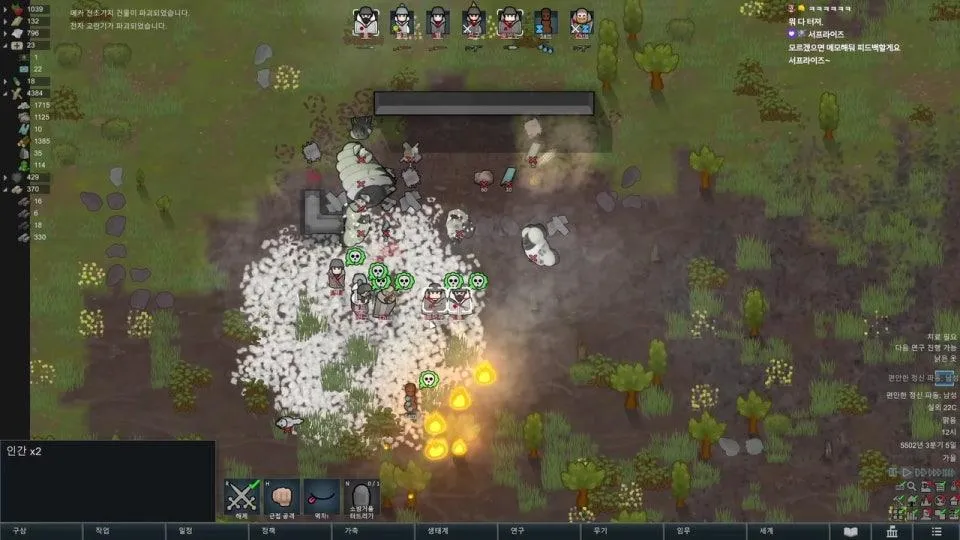The image size is (960, 540).
Task: Open the 무기 tab in bottom bar
Action: click(x=600, y=531)
